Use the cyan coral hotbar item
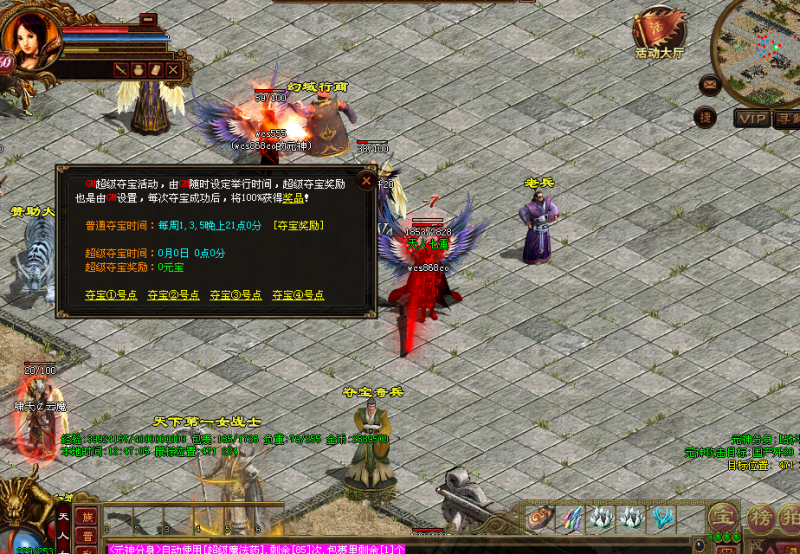 click(663, 517)
